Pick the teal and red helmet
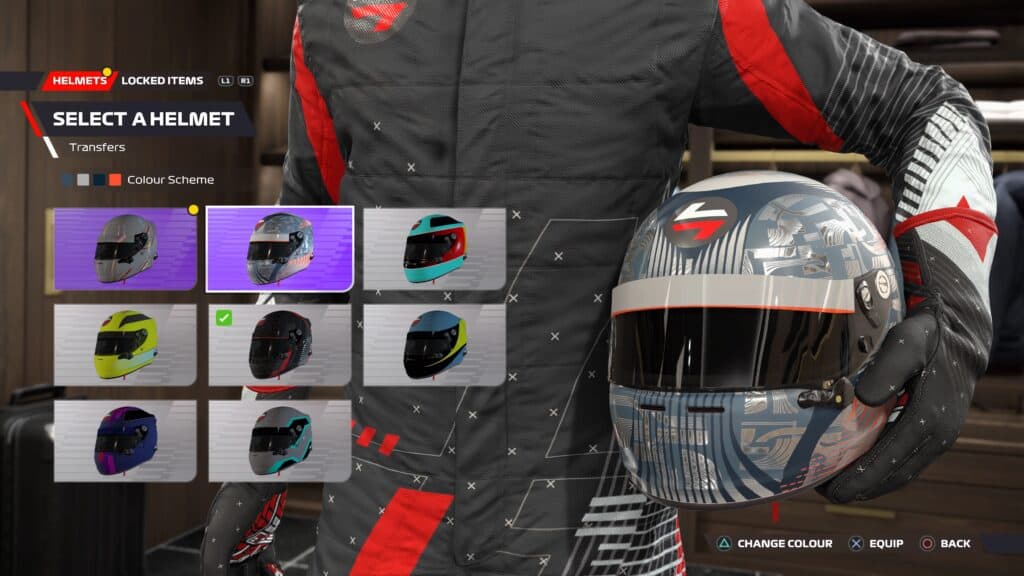Image resolution: width=1024 pixels, height=576 pixels. click(434, 249)
